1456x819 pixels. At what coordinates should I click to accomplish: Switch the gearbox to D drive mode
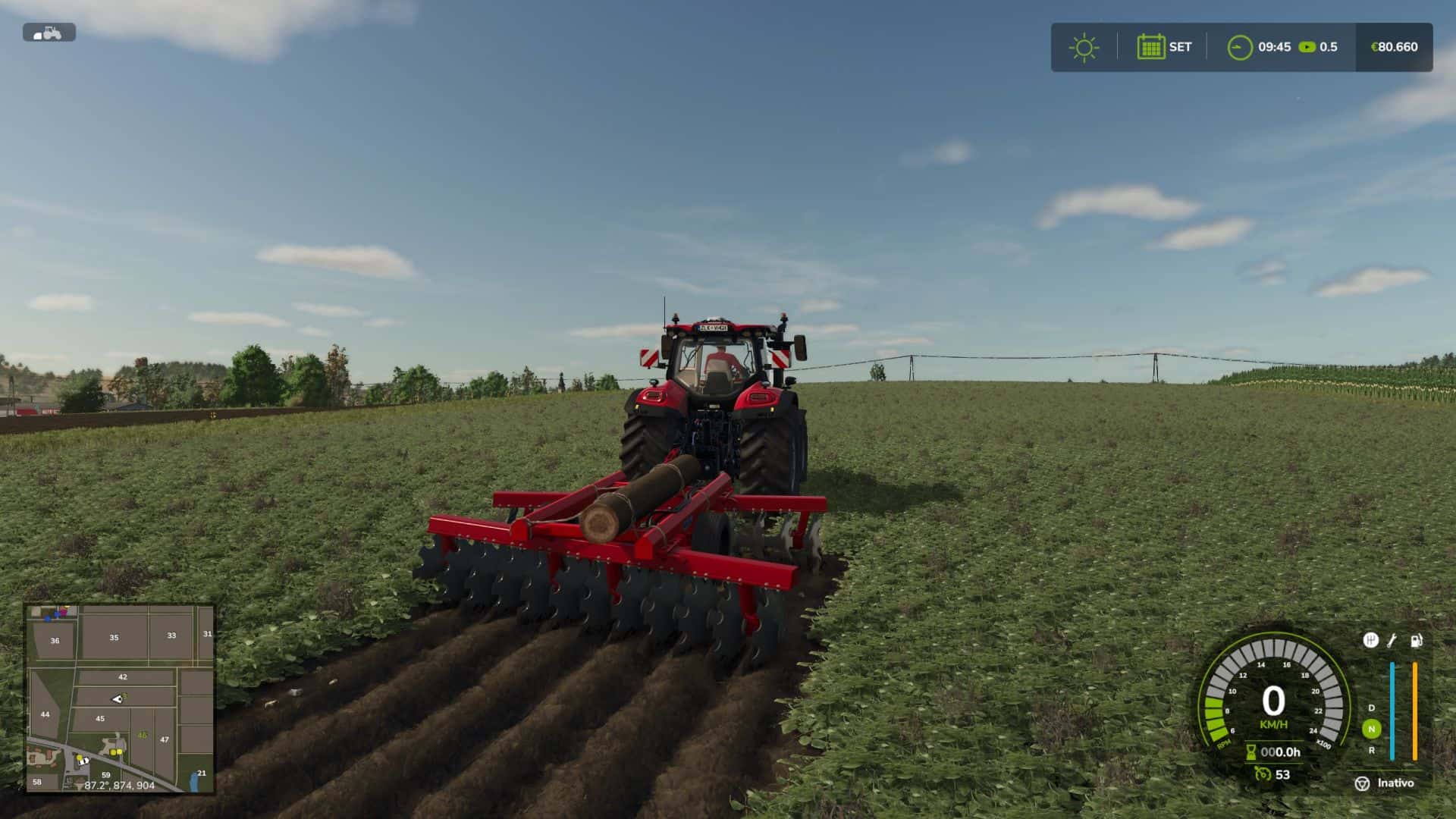click(1371, 708)
